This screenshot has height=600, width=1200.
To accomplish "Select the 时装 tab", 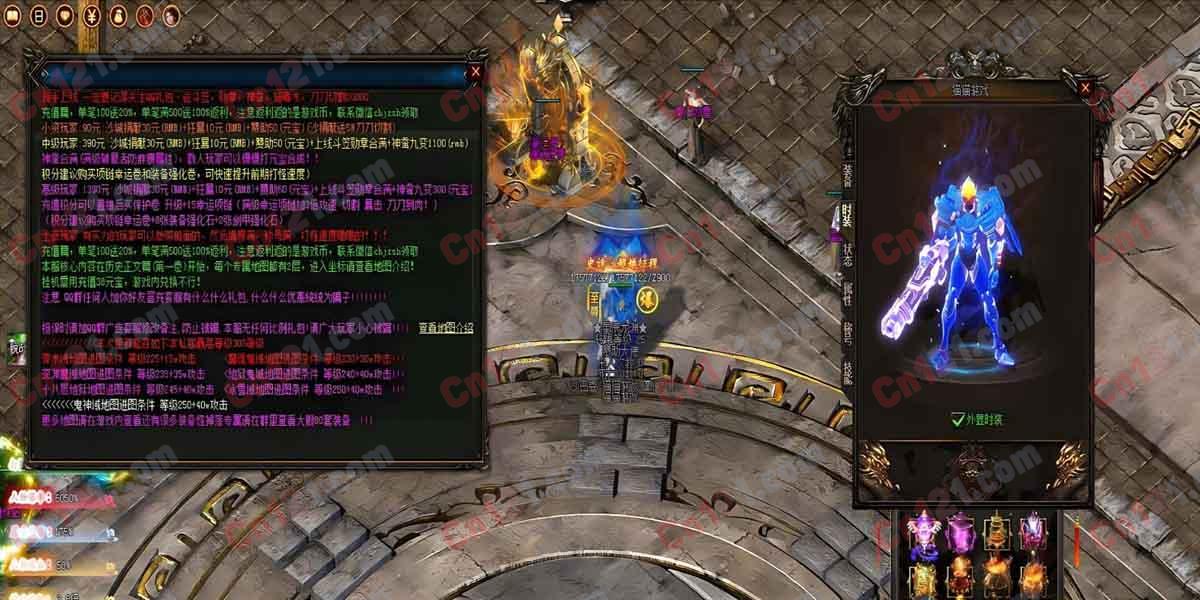I will (847, 215).
